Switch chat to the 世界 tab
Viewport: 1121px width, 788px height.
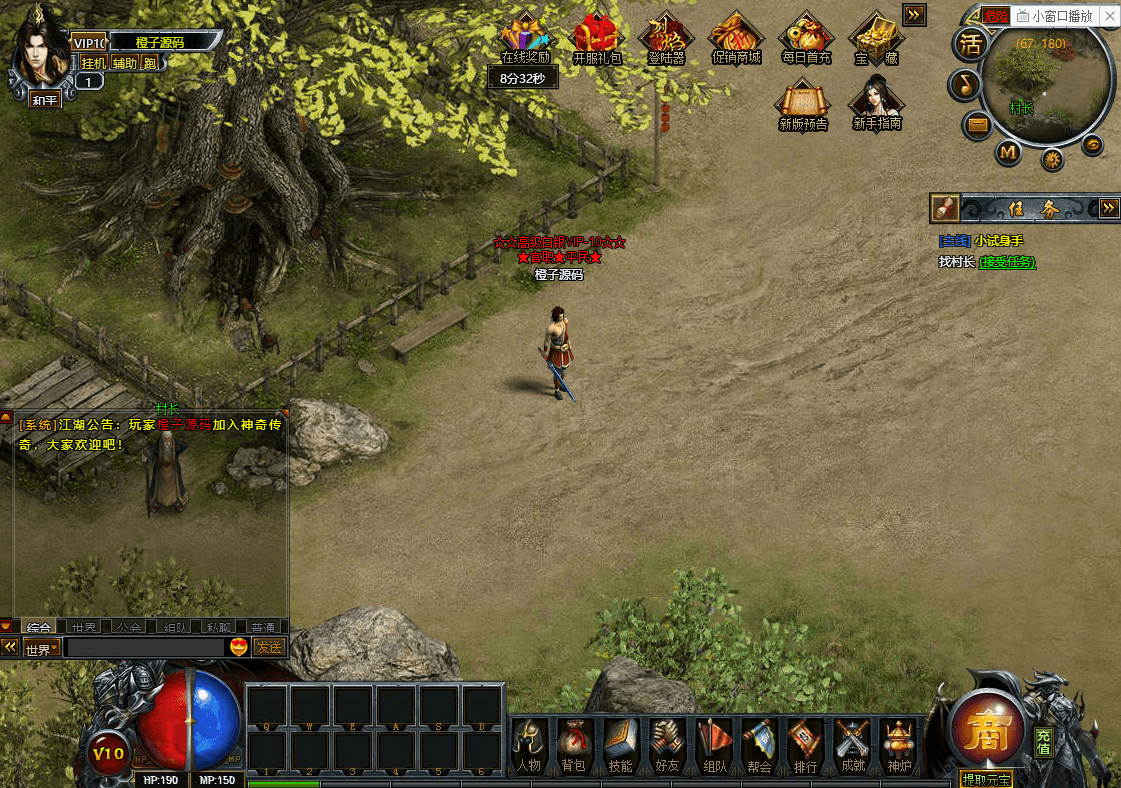point(84,627)
